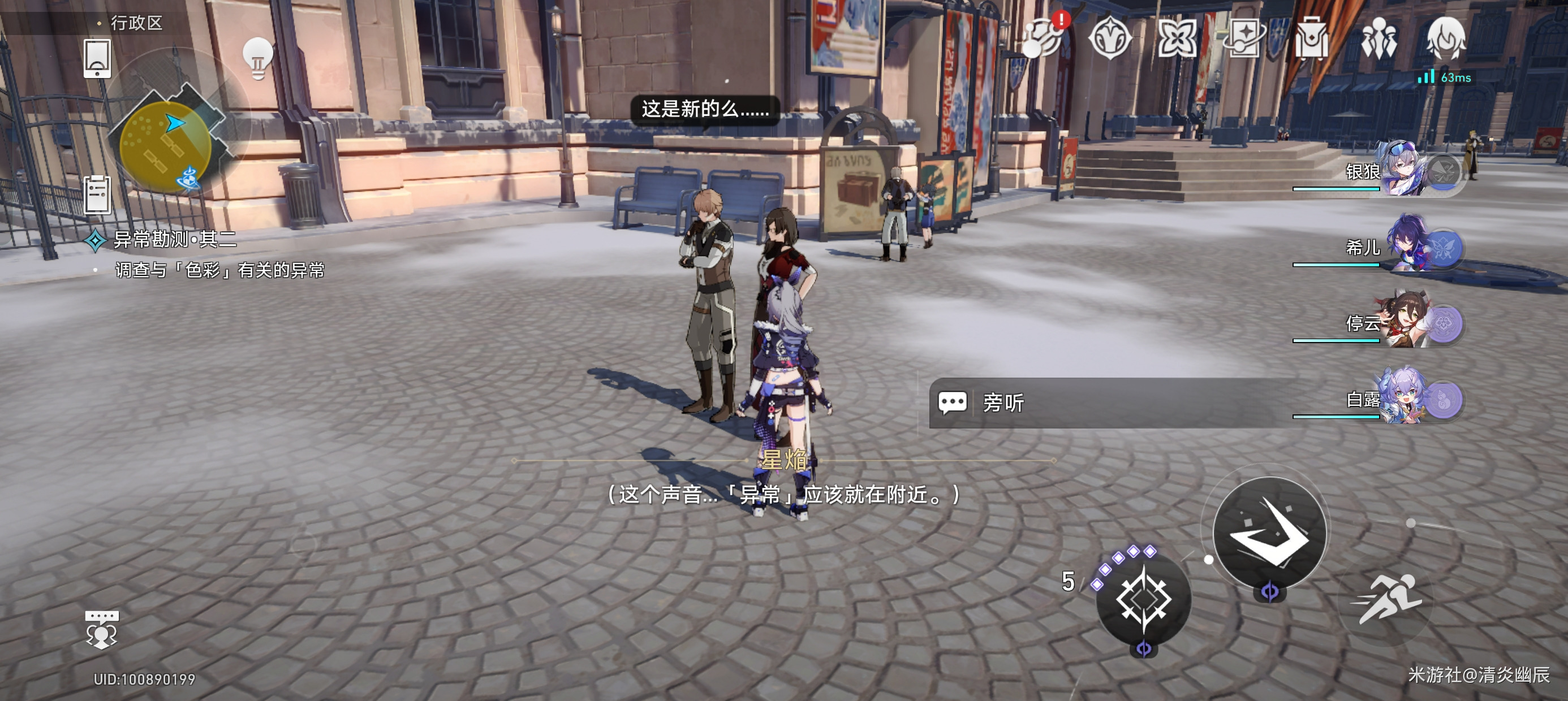Open the chat icon at bottom left
This screenshot has height=701, width=1568.
[x=102, y=630]
